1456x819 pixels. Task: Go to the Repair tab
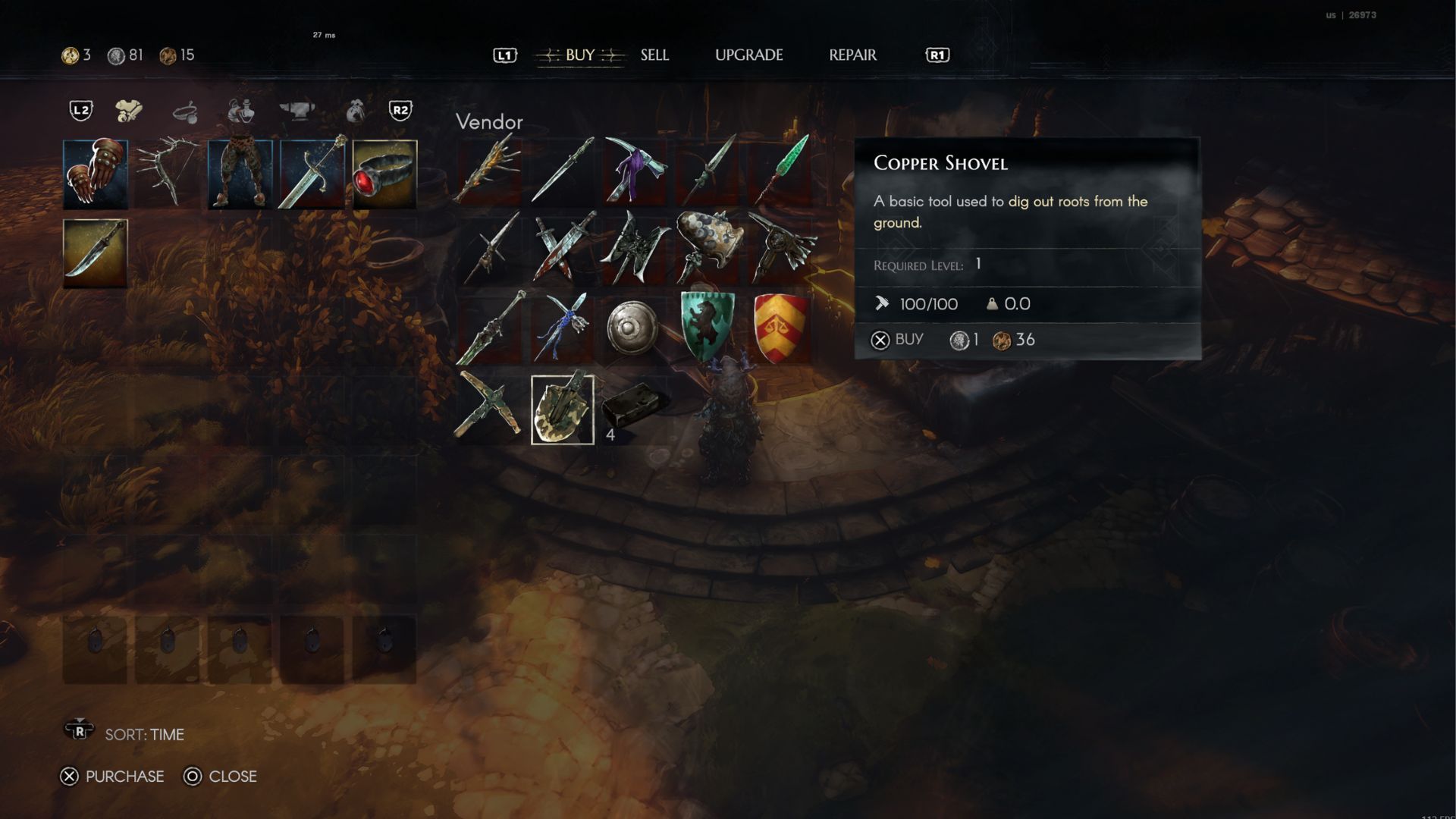(852, 55)
